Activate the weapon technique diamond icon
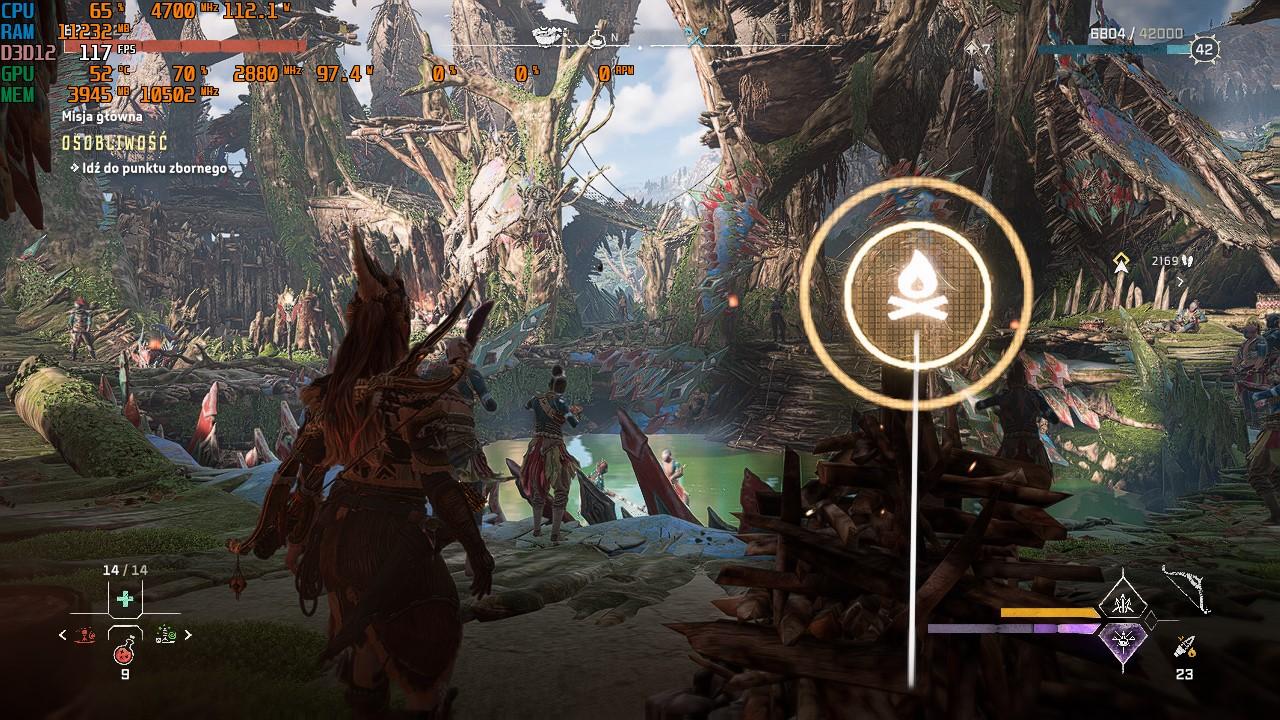Viewport: 1280px width, 720px height. 1122,603
